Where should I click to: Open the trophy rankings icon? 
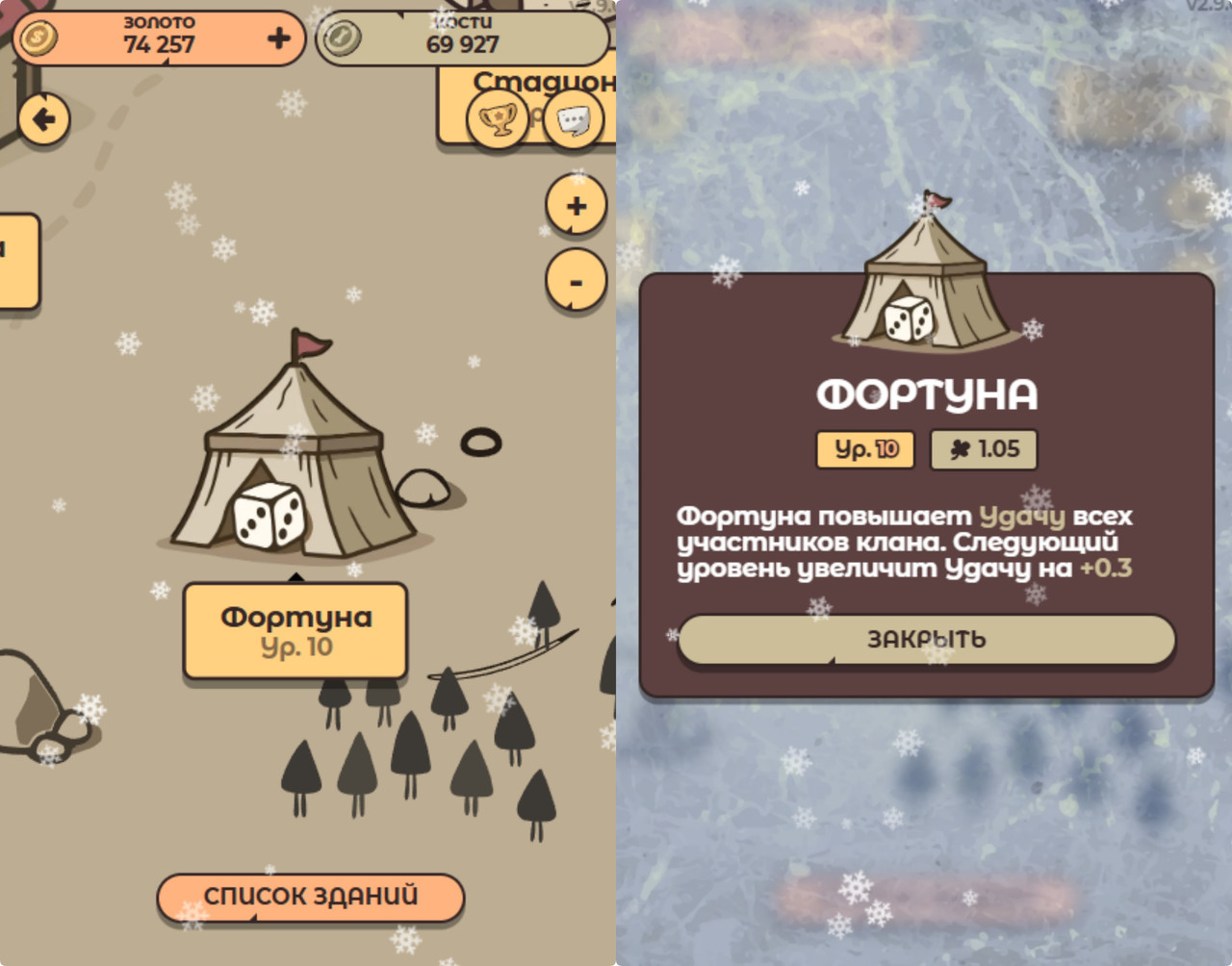point(497,120)
